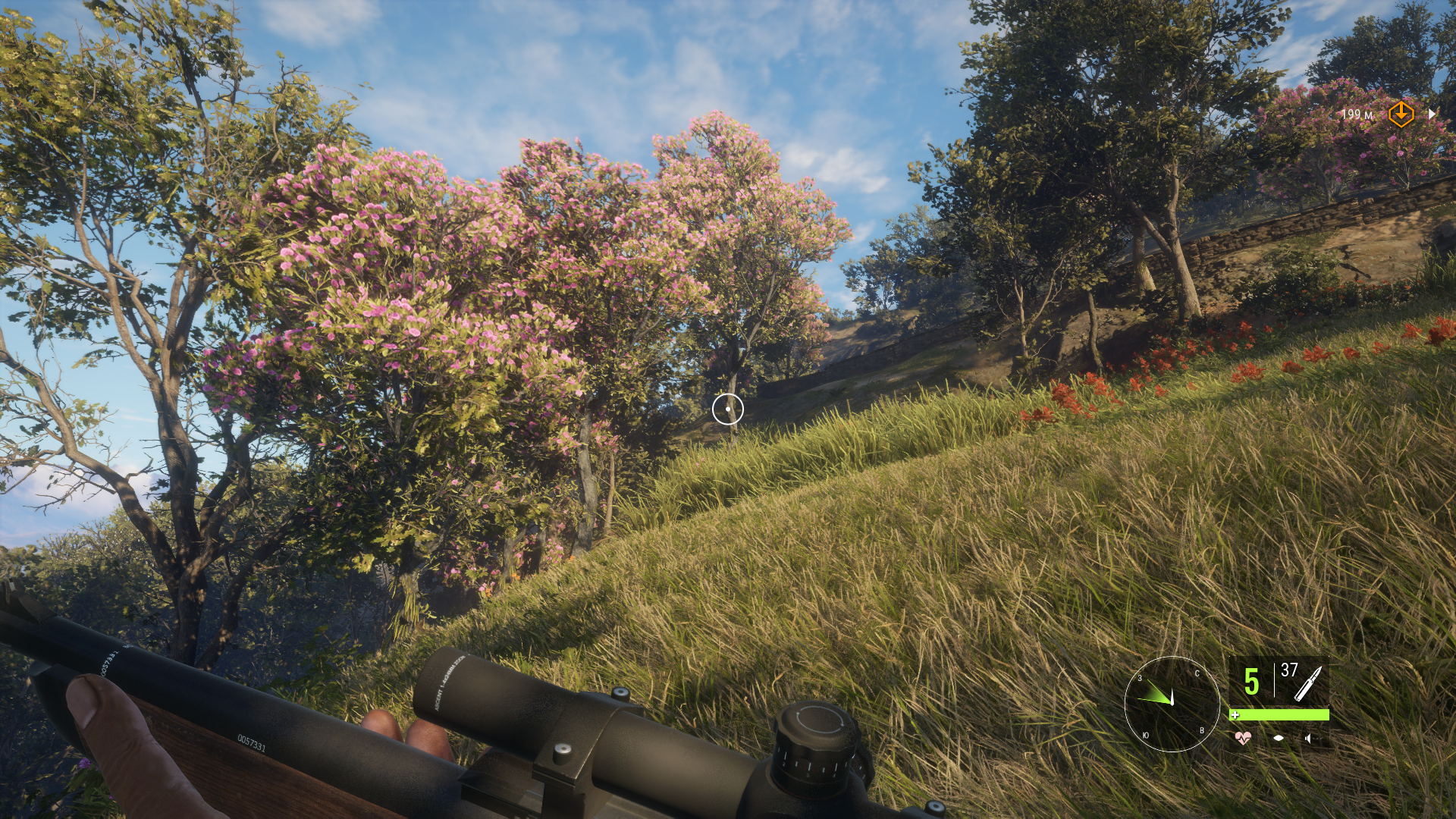
Task: Click the eye-shaped visibility indicator
Action: point(1279,738)
